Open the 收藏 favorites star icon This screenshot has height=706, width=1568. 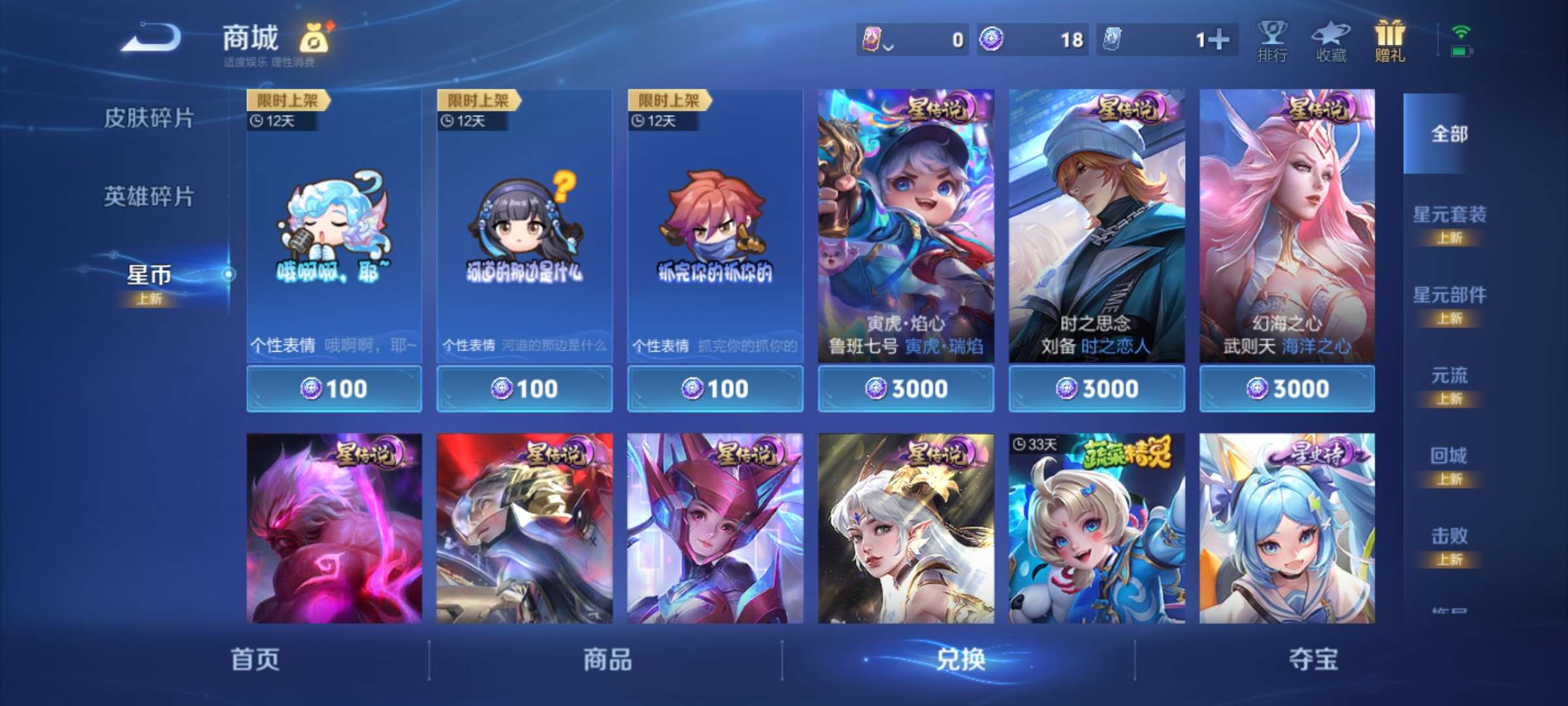(1330, 39)
